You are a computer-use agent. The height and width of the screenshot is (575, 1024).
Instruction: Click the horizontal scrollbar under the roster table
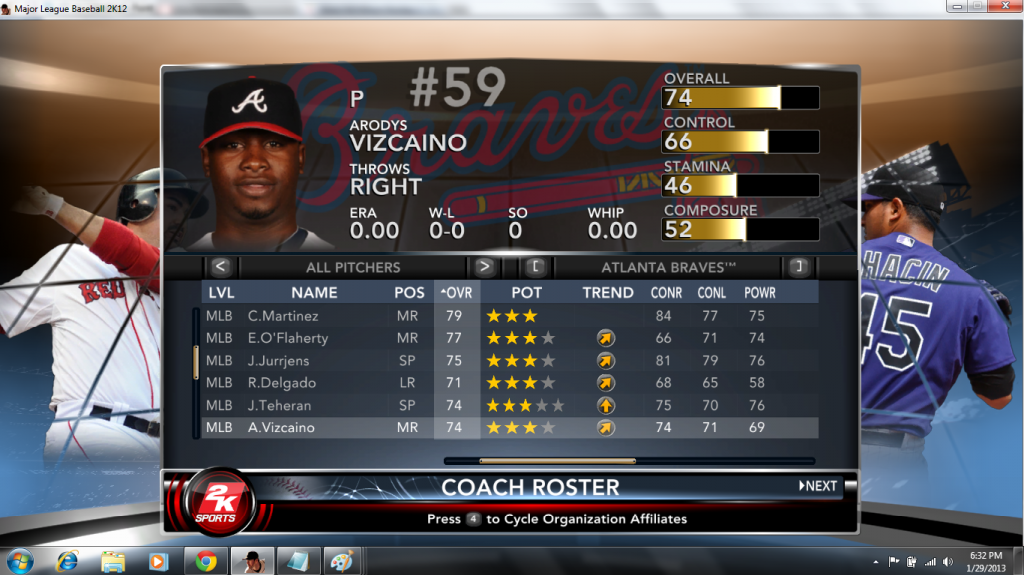point(557,461)
